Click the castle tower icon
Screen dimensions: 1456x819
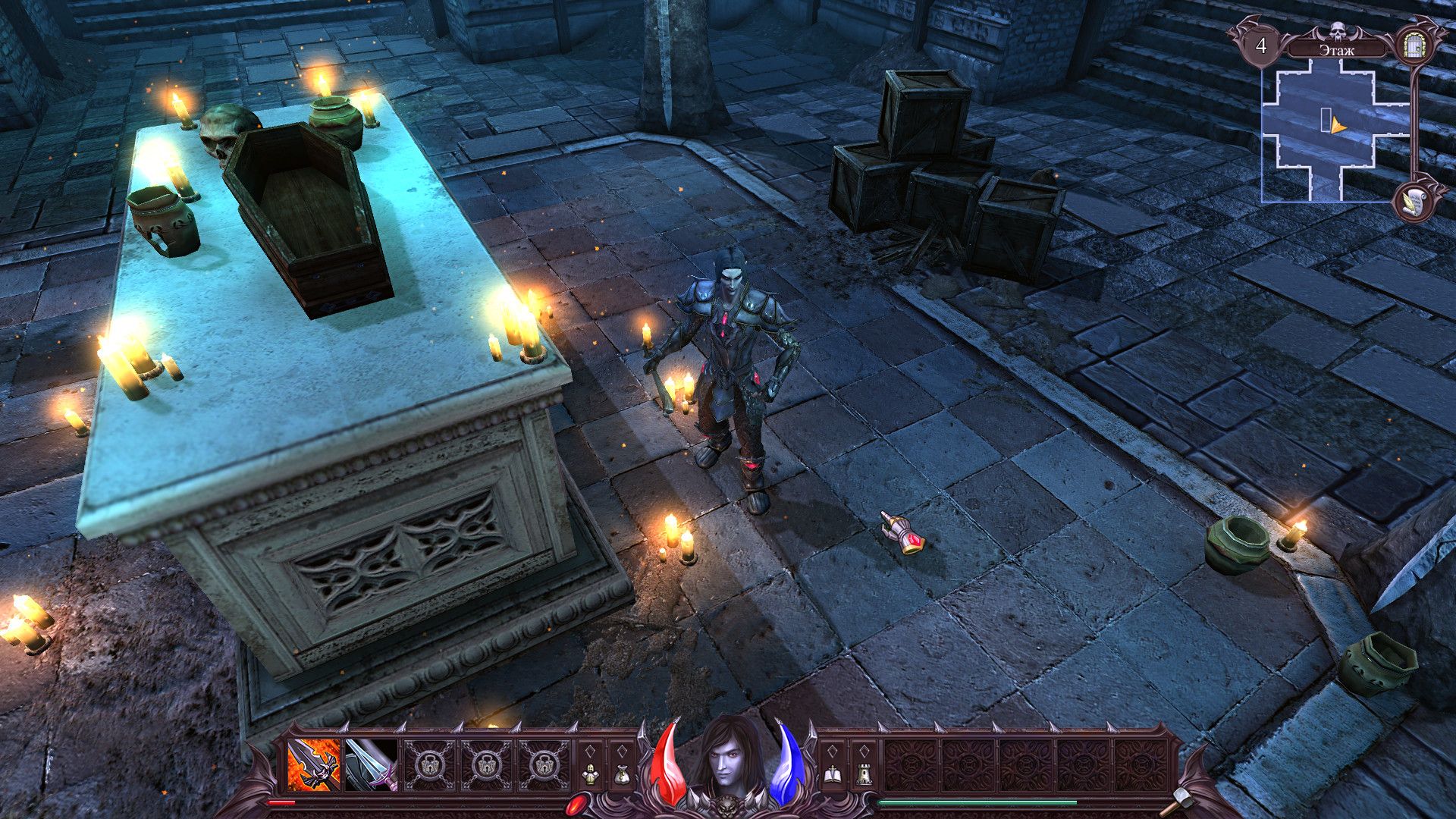point(863,774)
